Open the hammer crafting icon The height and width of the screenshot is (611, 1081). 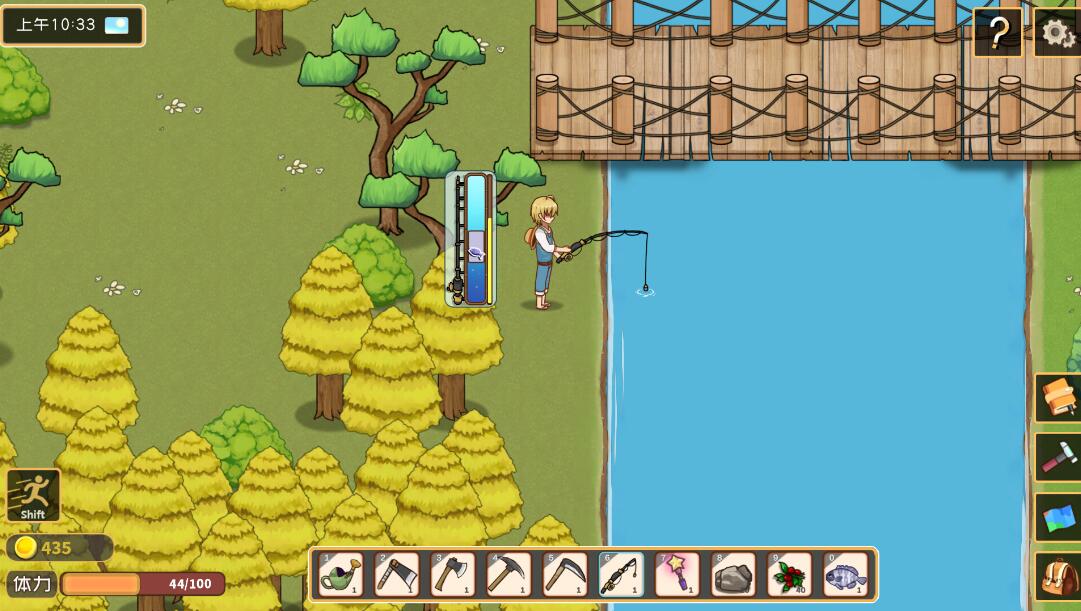click(x=1058, y=457)
